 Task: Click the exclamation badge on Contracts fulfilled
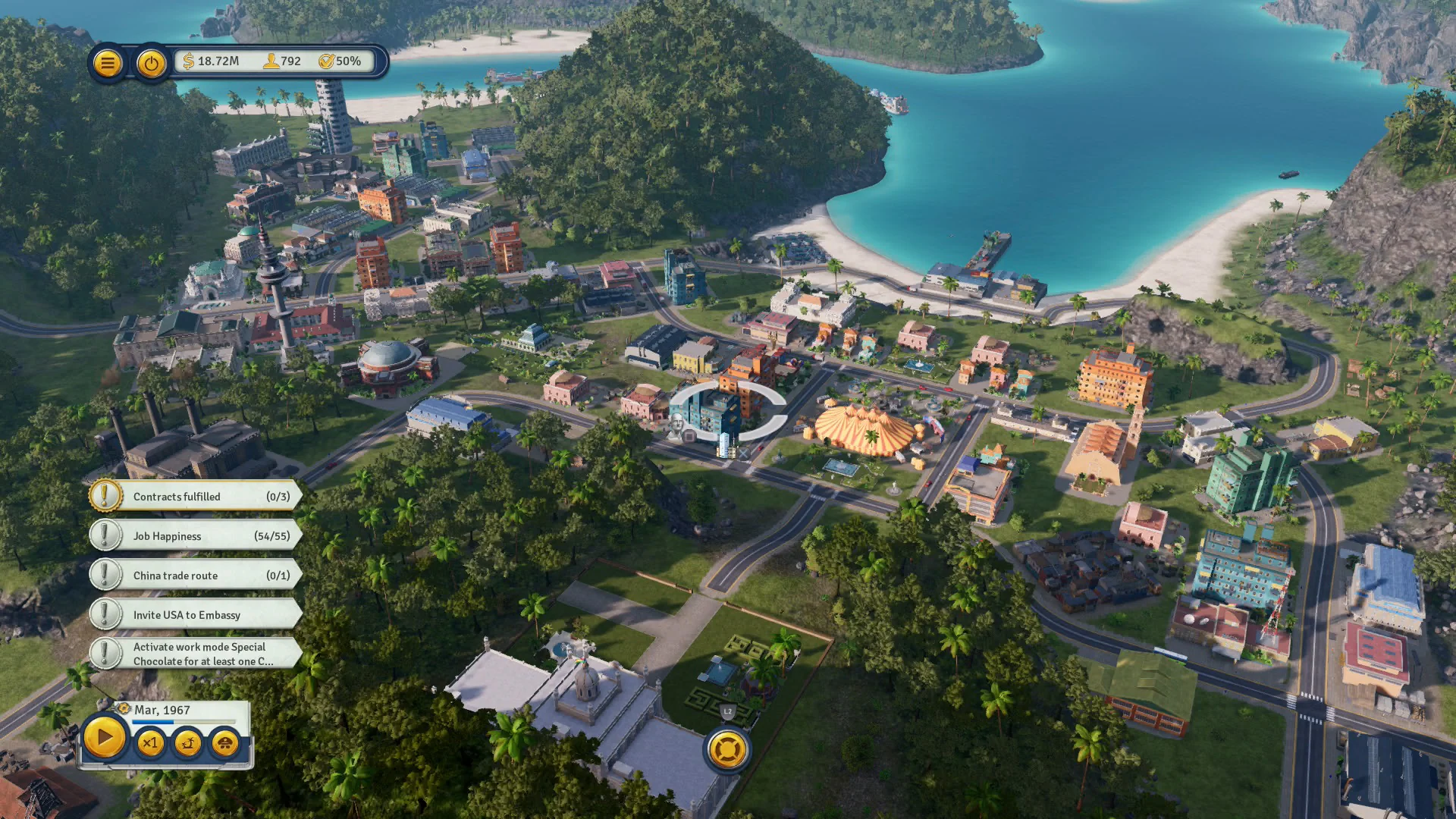[105, 496]
